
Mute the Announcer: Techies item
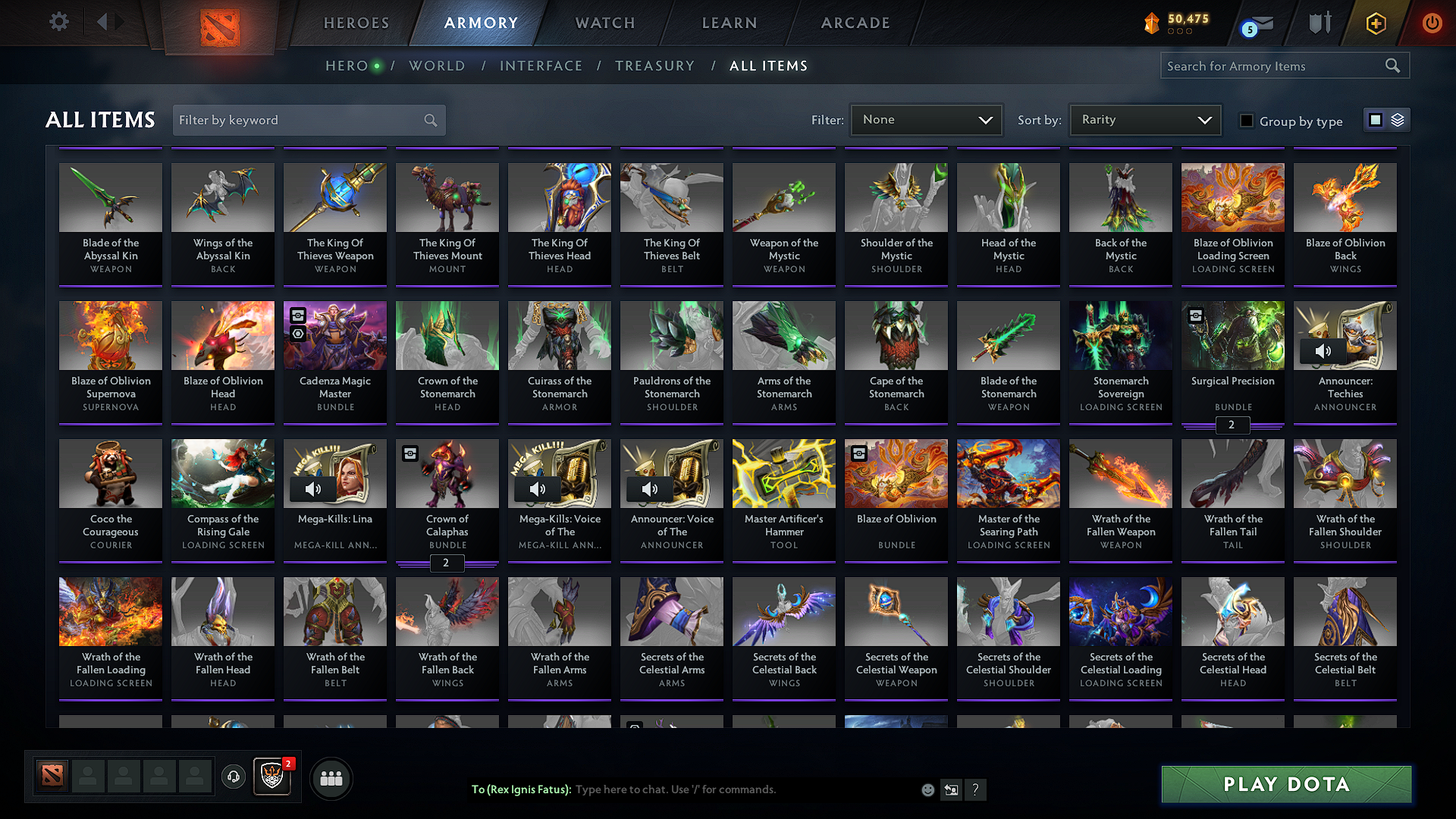(x=1324, y=350)
